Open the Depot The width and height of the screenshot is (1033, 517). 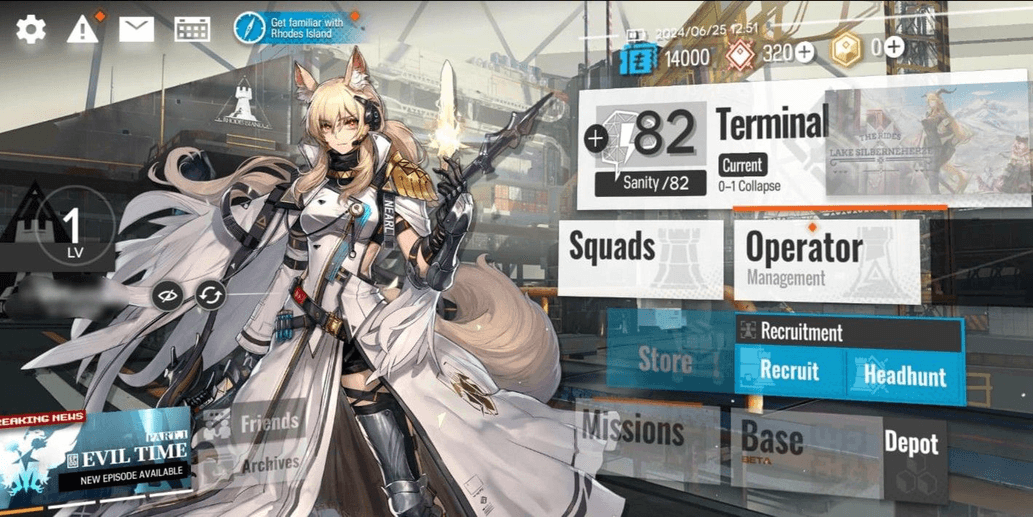[x=911, y=445]
